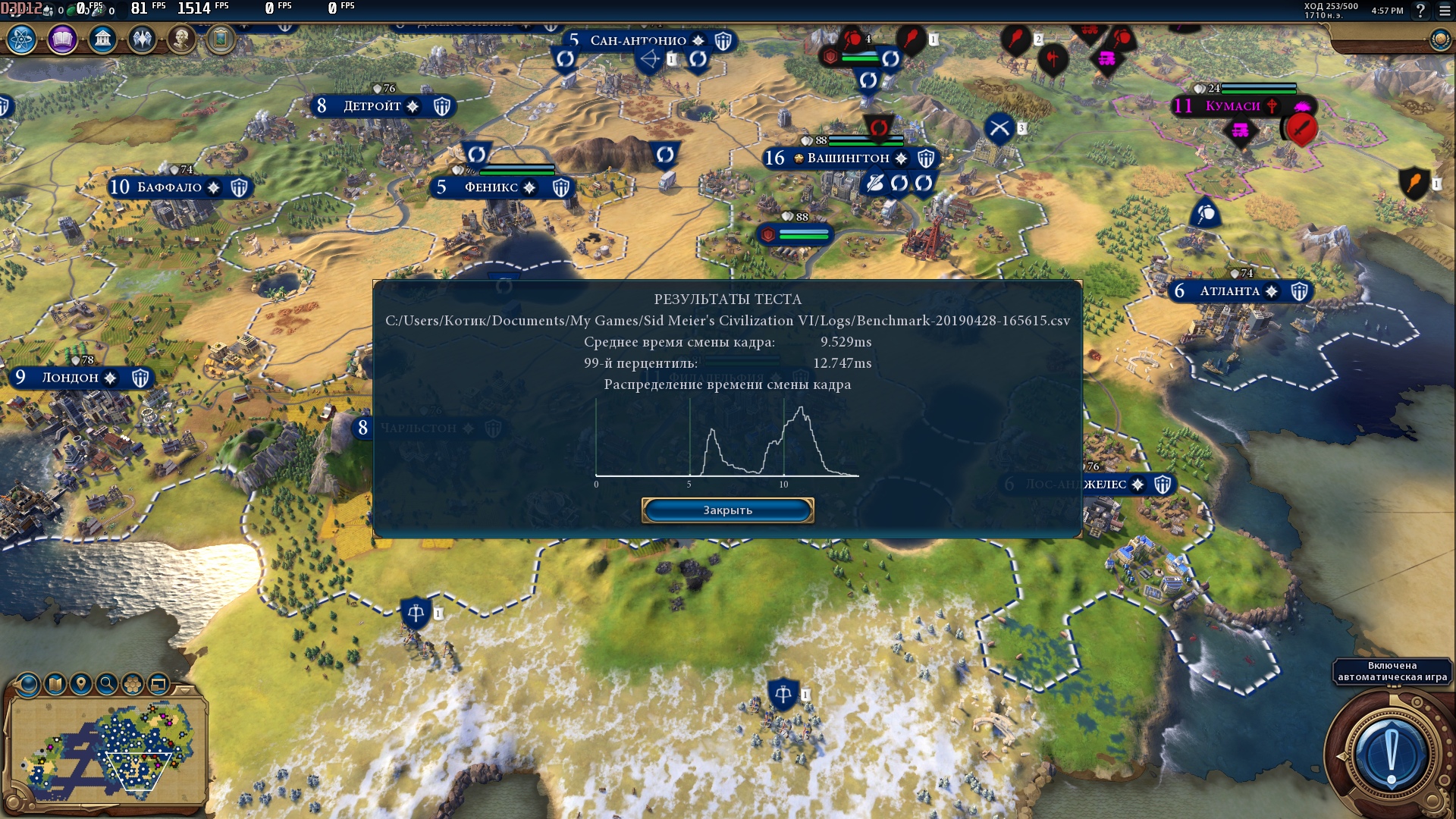1456x819 pixels.
Task: Open the religion winged icon
Action: tap(142, 39)
